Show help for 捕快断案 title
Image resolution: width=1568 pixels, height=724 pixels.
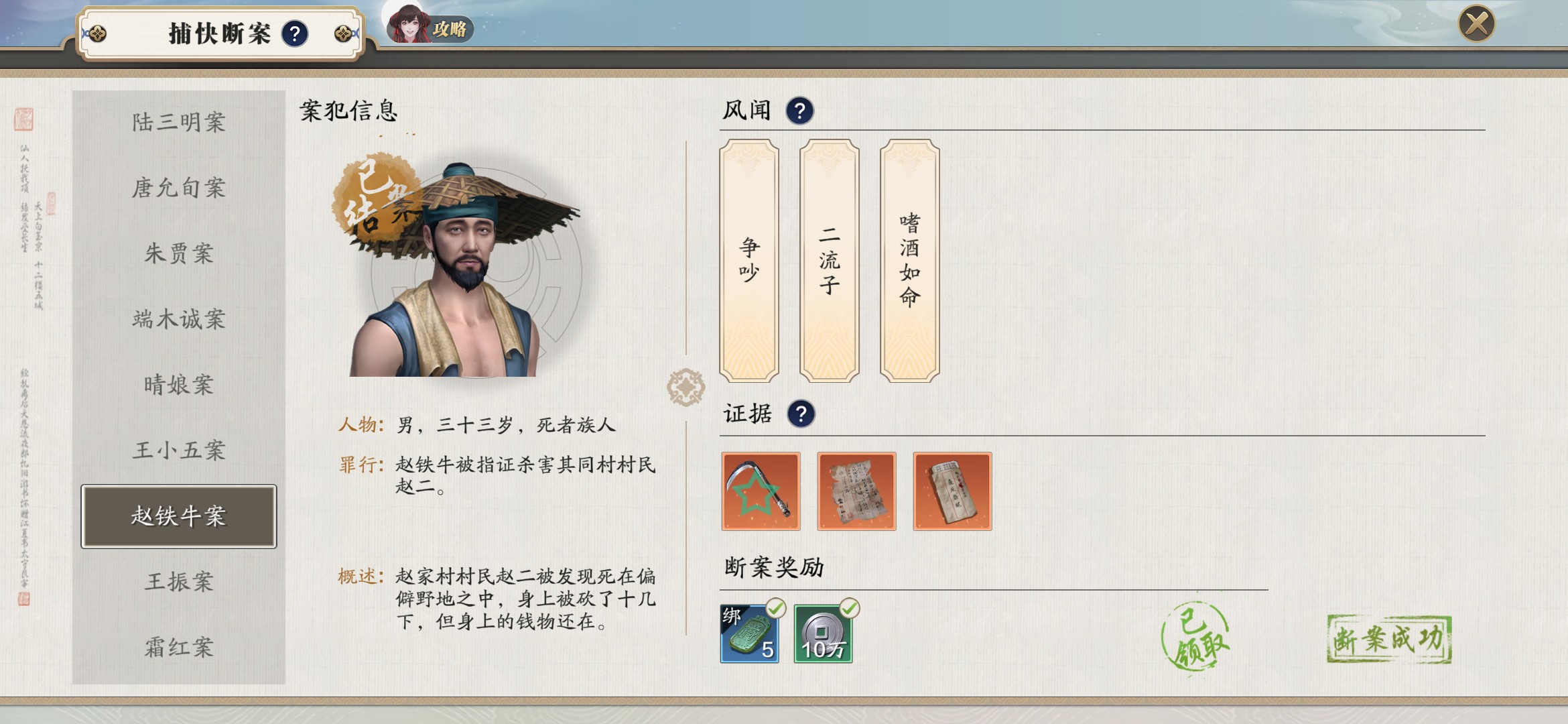[x=295, y=34]
